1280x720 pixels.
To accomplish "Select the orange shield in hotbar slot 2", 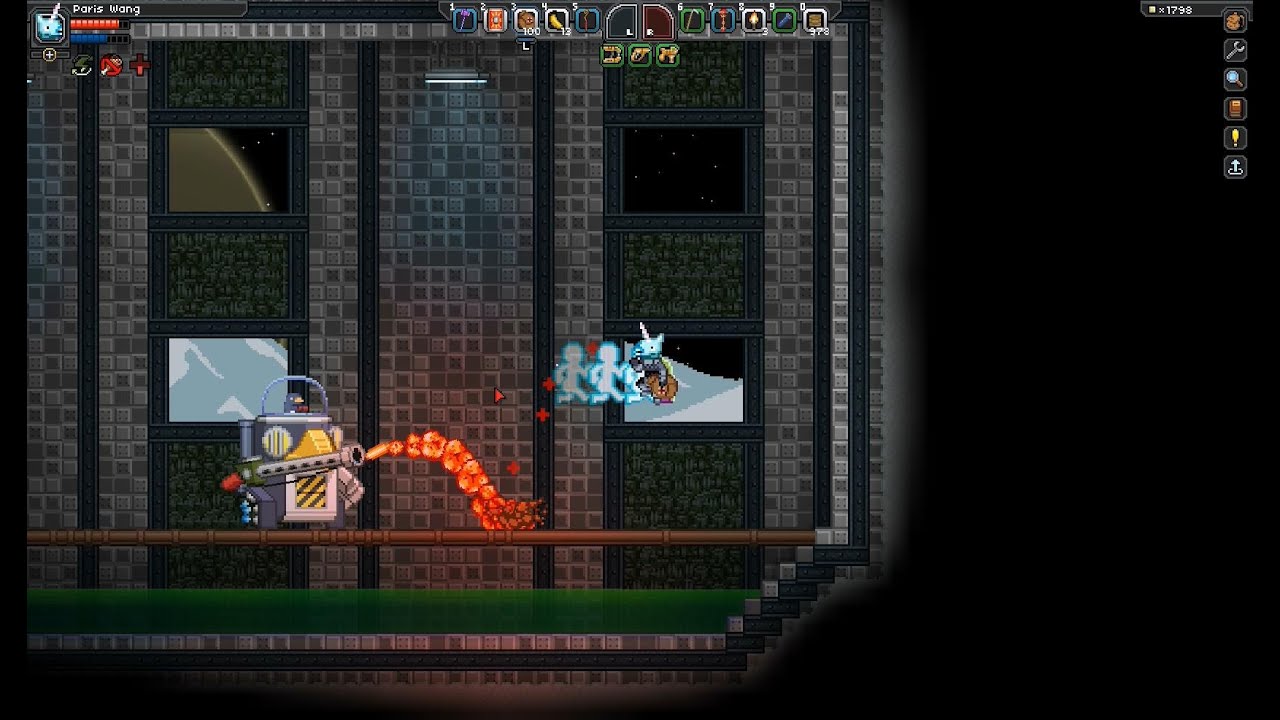I will coord(495,20).
